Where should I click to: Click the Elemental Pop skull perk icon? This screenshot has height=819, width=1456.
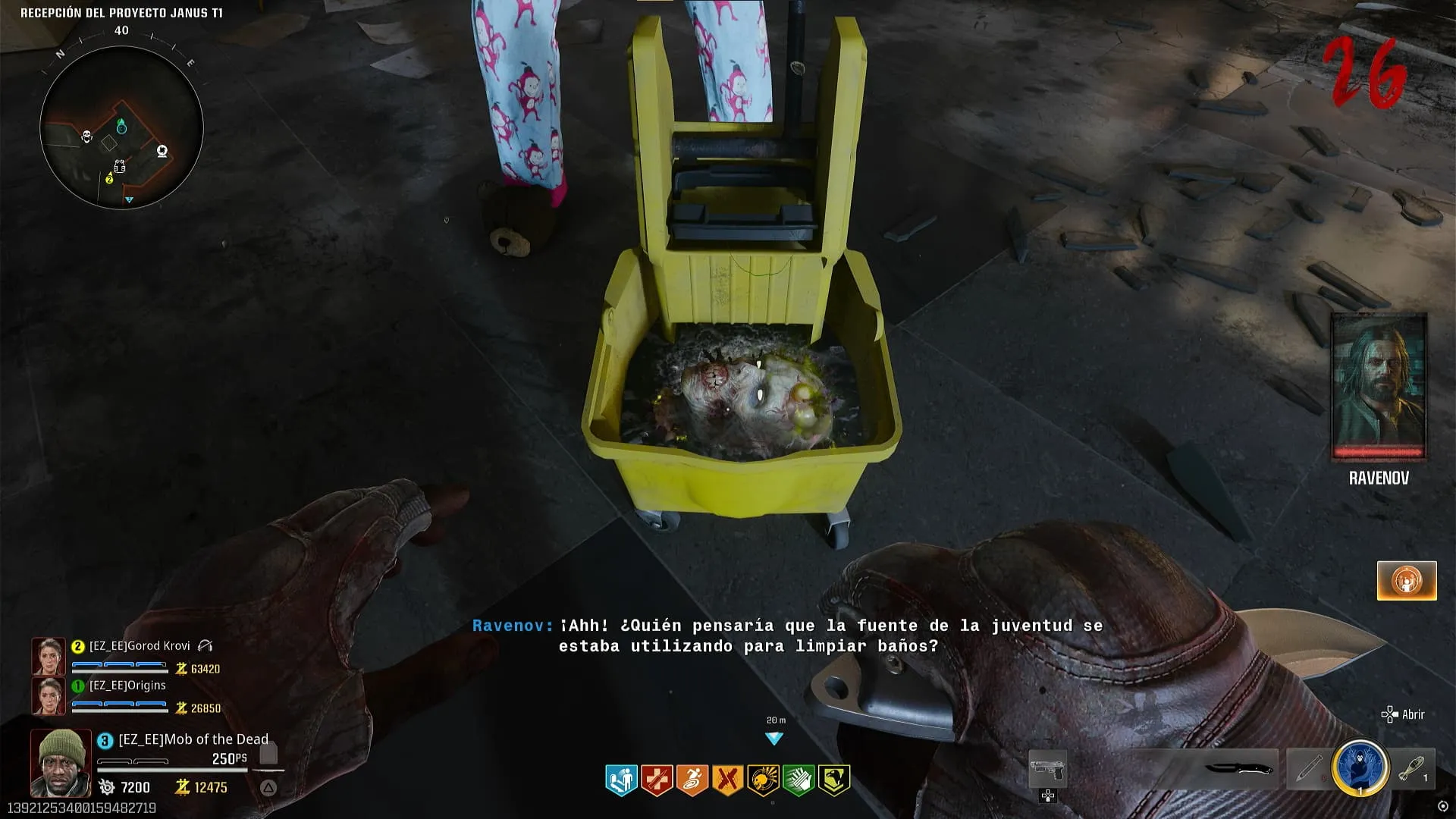(x=763, y=780)
